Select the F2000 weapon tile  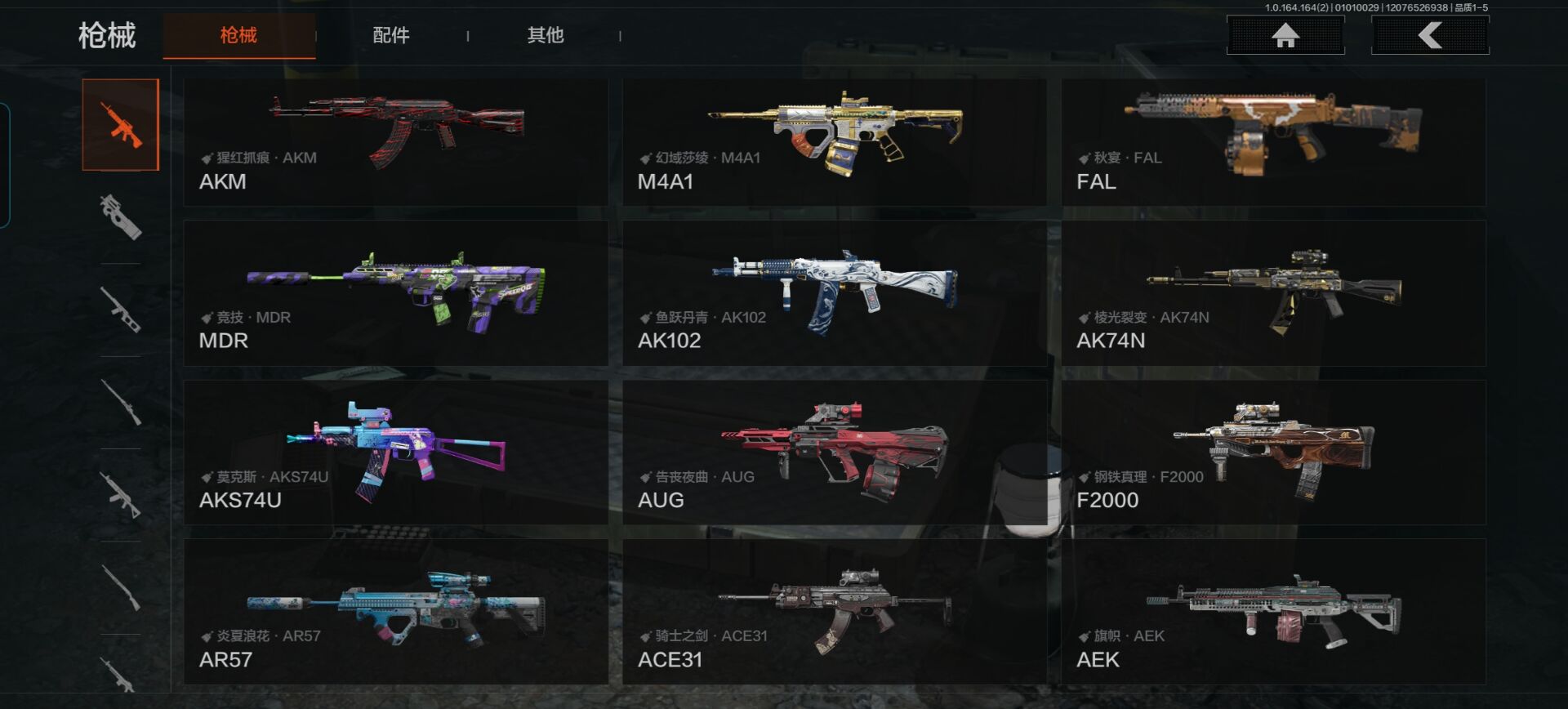click(1273, 452)
